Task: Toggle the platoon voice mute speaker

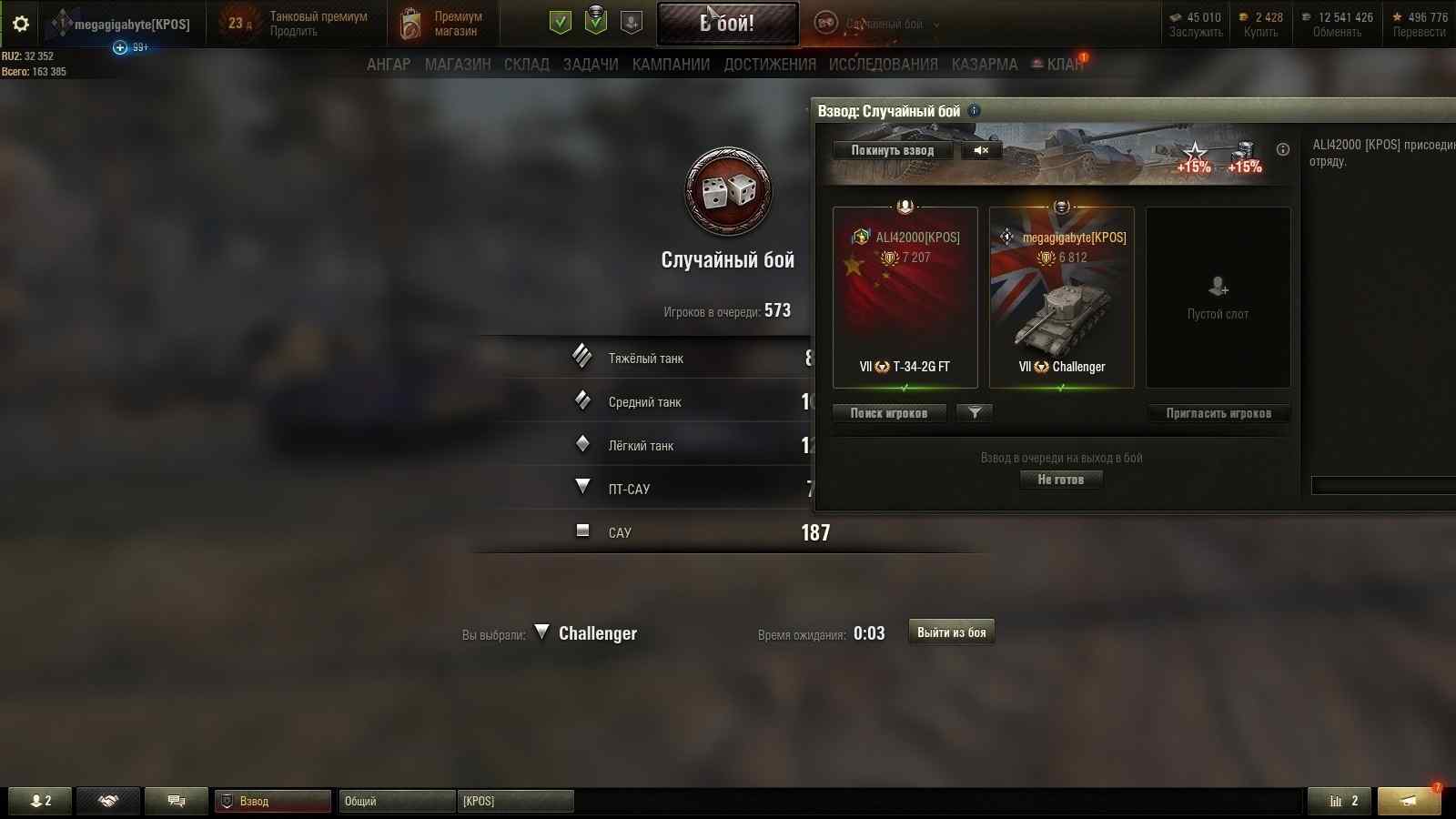Action: (x=981, y=150)
